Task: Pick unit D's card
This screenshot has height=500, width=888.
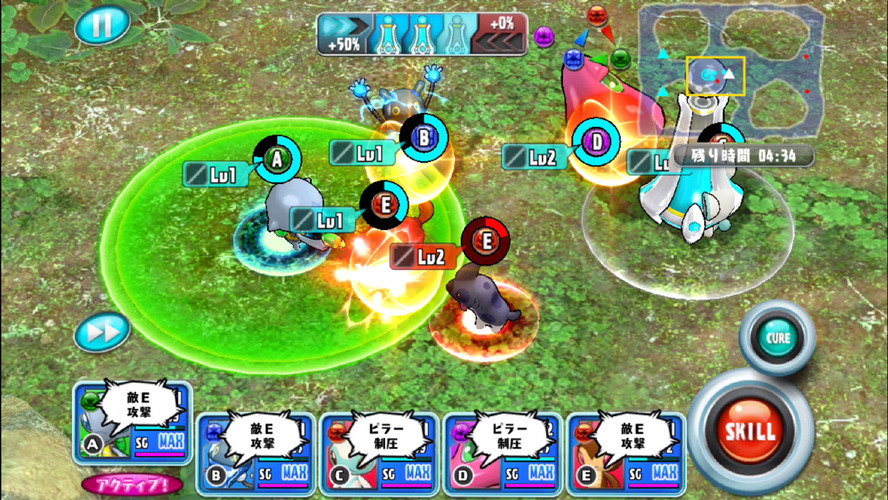Action: (503, 455)
